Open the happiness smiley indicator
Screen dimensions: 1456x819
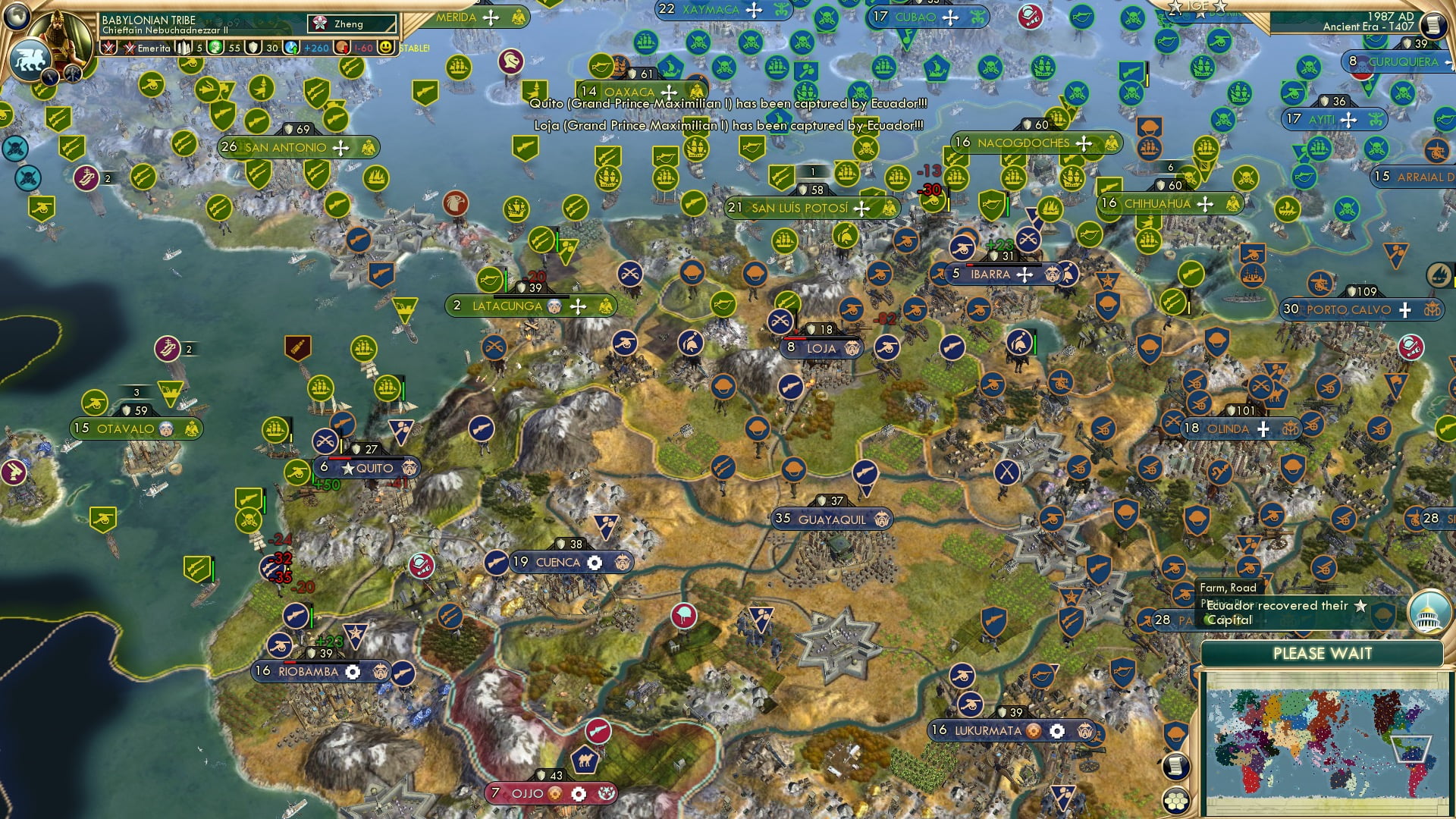point(385,48)
